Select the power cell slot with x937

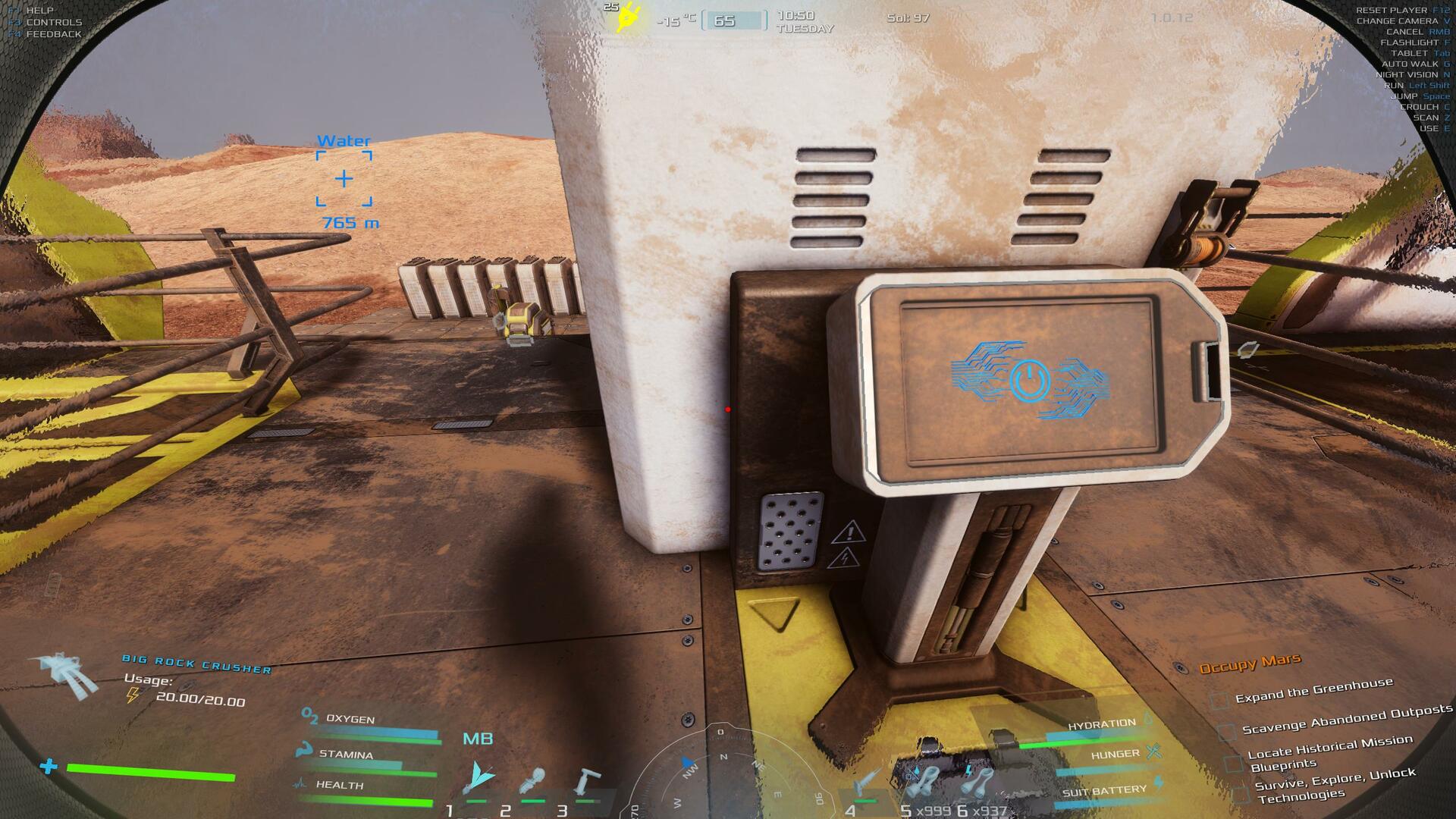click(977, 781)
